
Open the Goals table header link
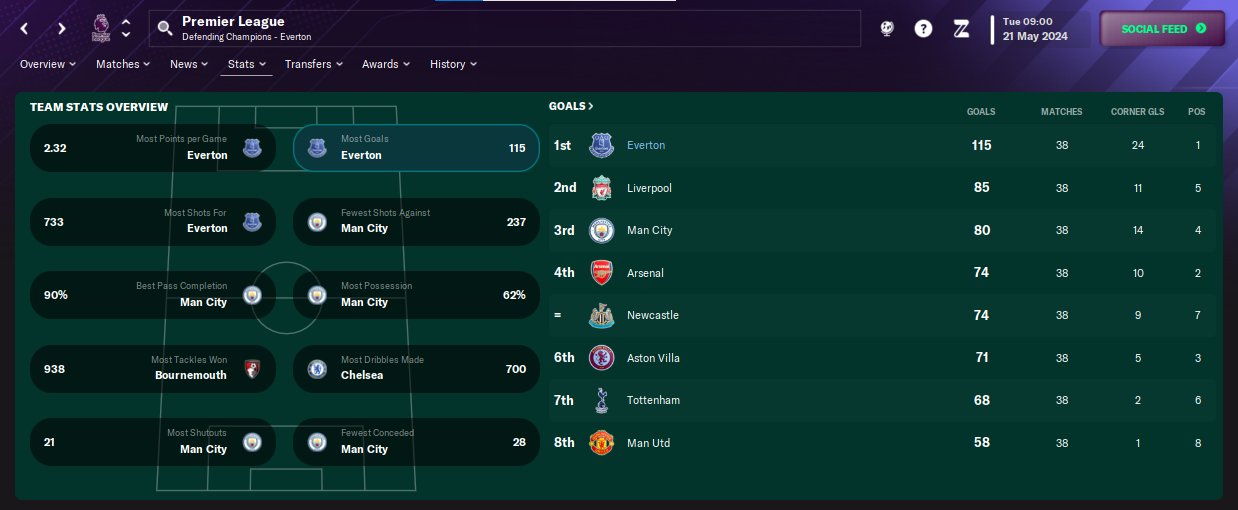tap(571, 106)
